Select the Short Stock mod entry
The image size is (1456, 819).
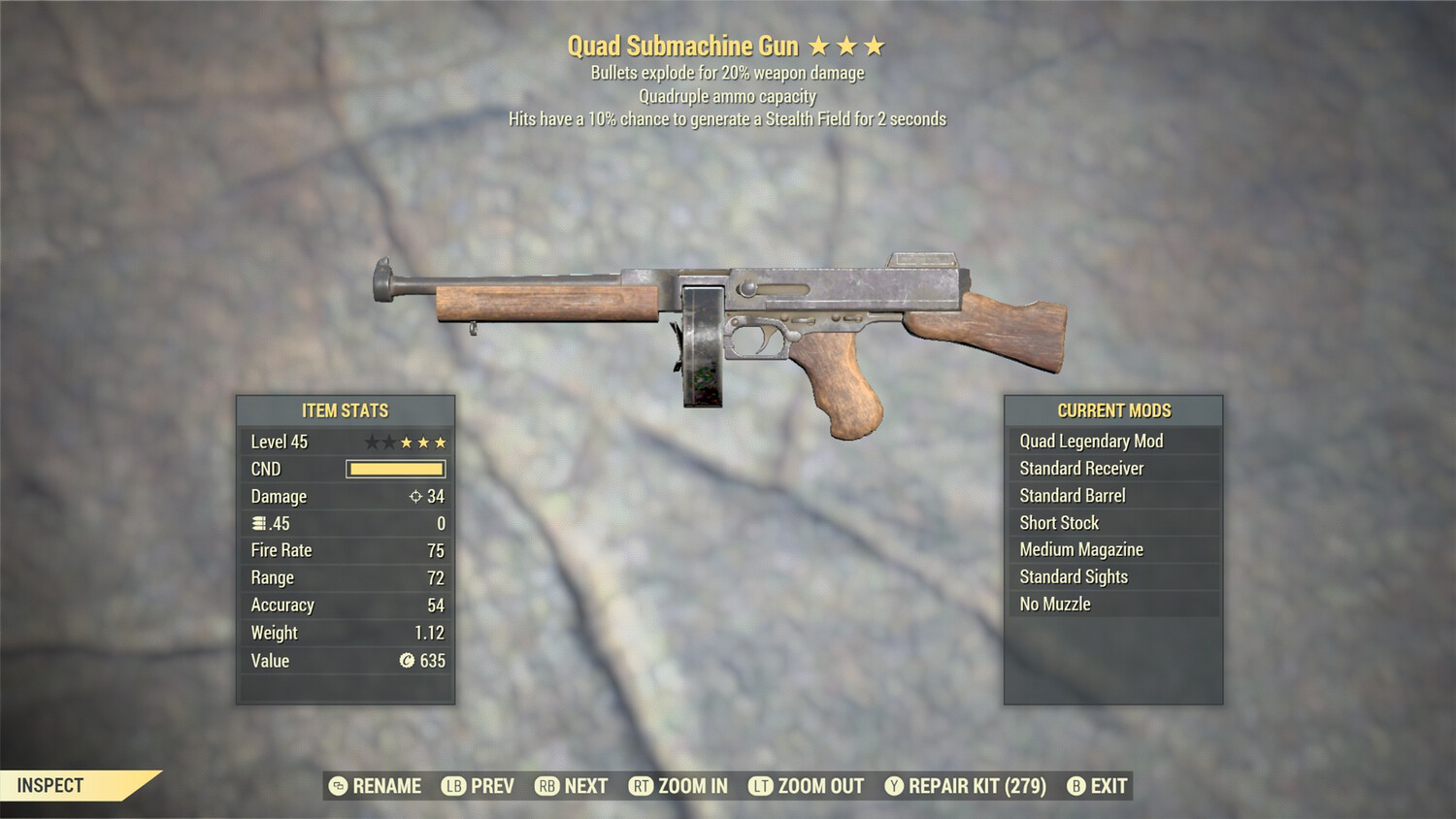[x=1059, y=522]
